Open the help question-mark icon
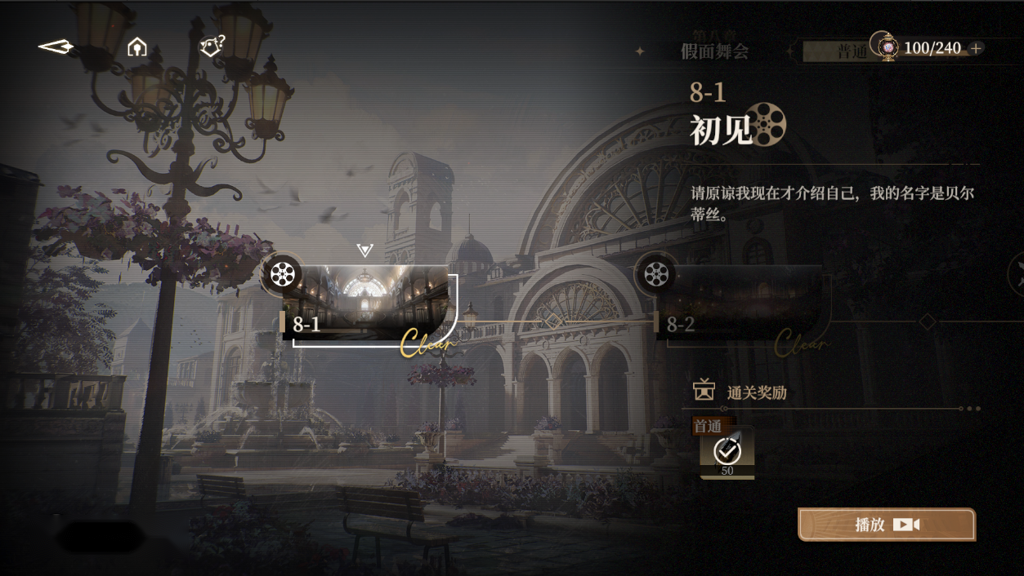Viewport: 1024px width, 576px height. 212,46
